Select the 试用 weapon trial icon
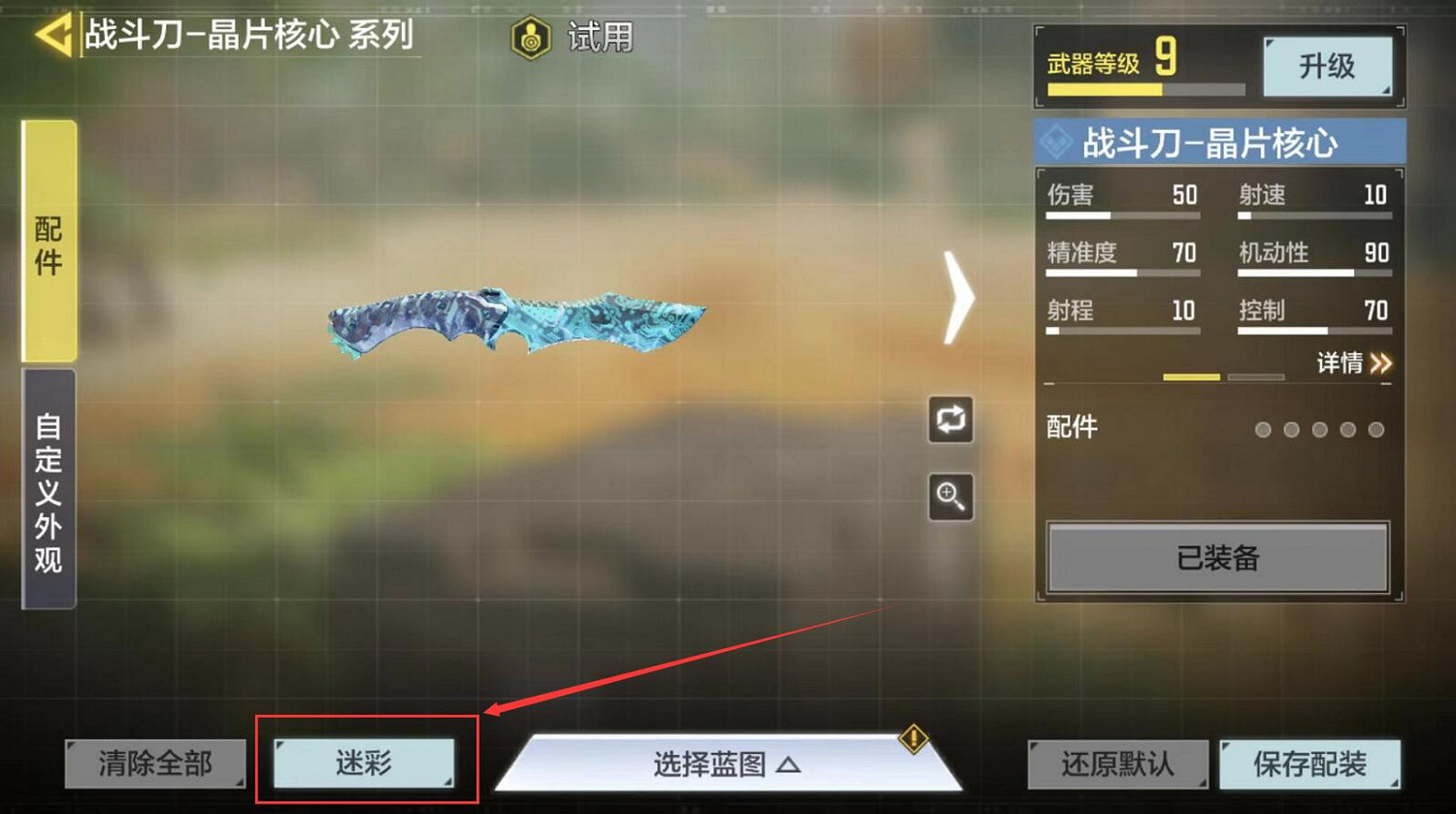 coord(530,36)
